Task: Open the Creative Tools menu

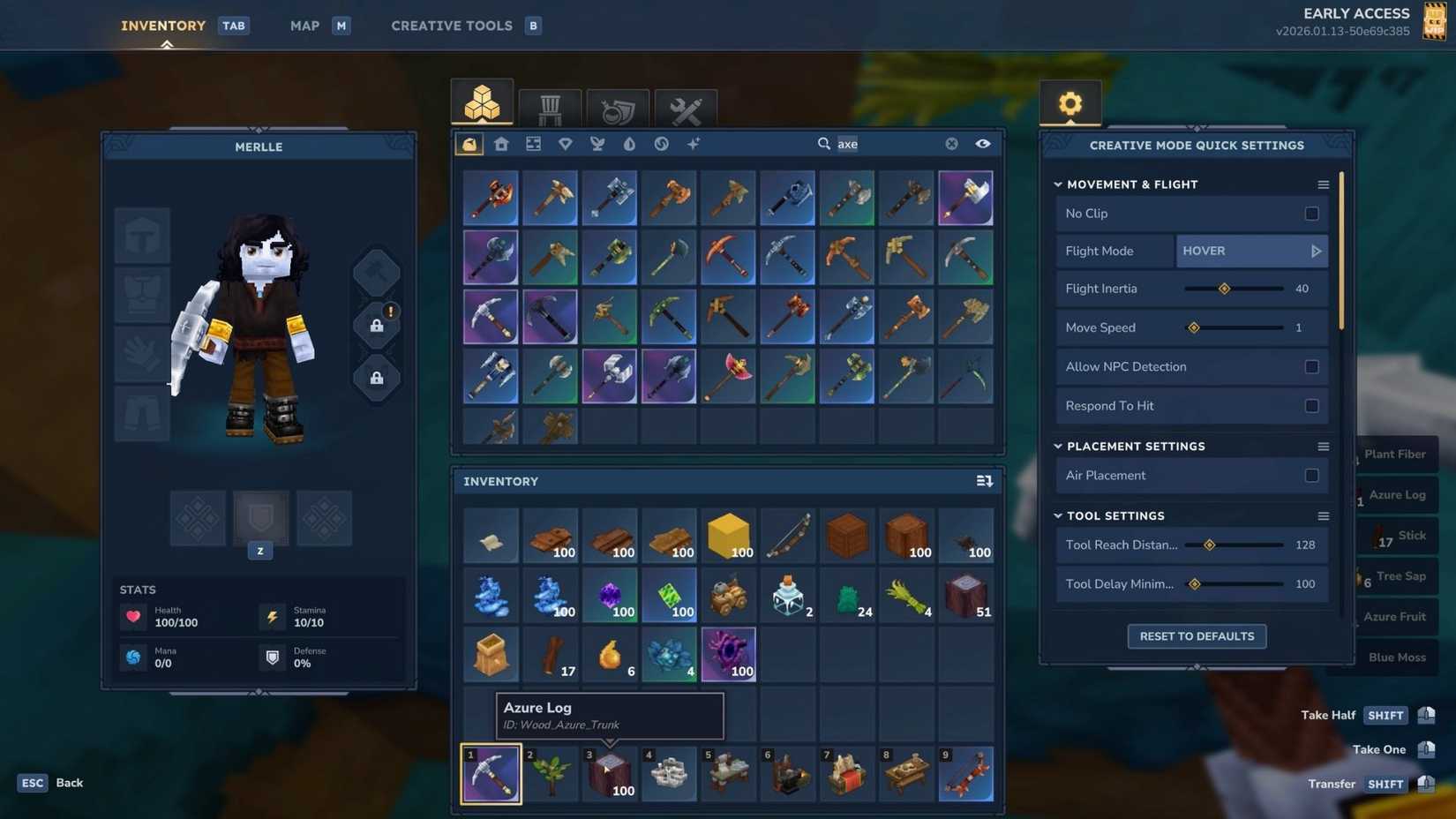Action: point(451,26)
